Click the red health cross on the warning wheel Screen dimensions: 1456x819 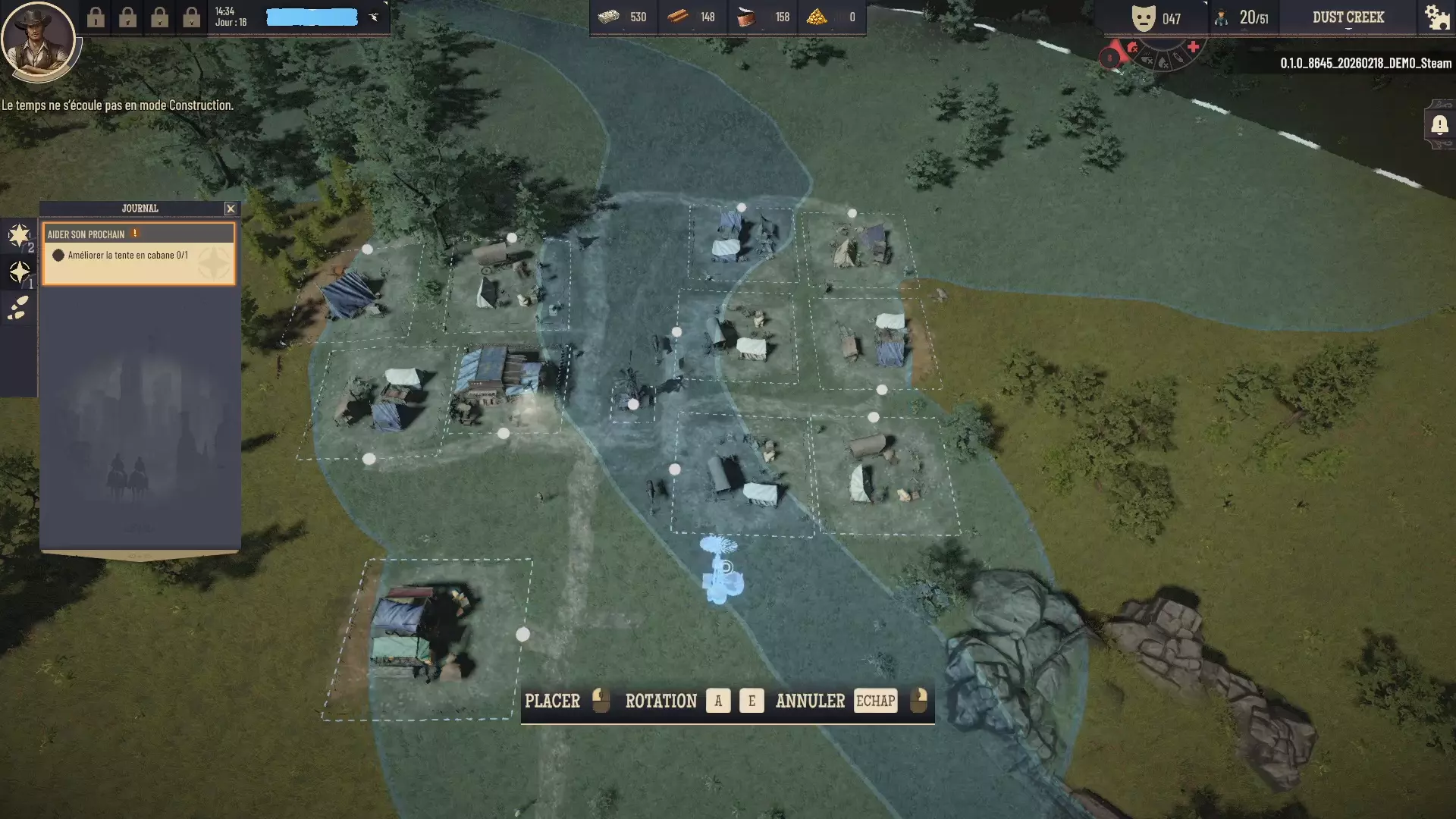click(1195, 46)
